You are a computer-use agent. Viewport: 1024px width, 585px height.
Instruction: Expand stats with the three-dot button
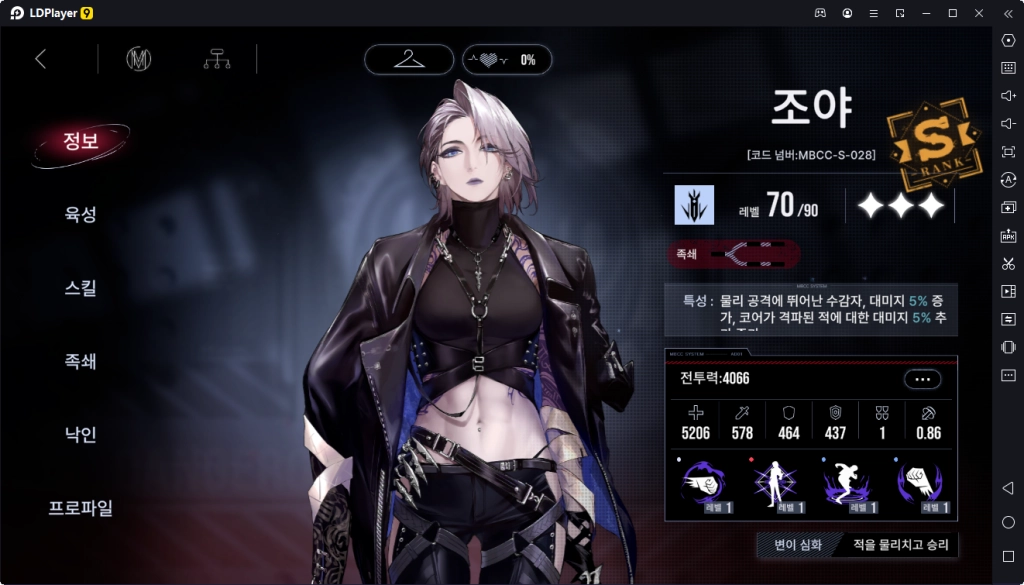(922, 379)
